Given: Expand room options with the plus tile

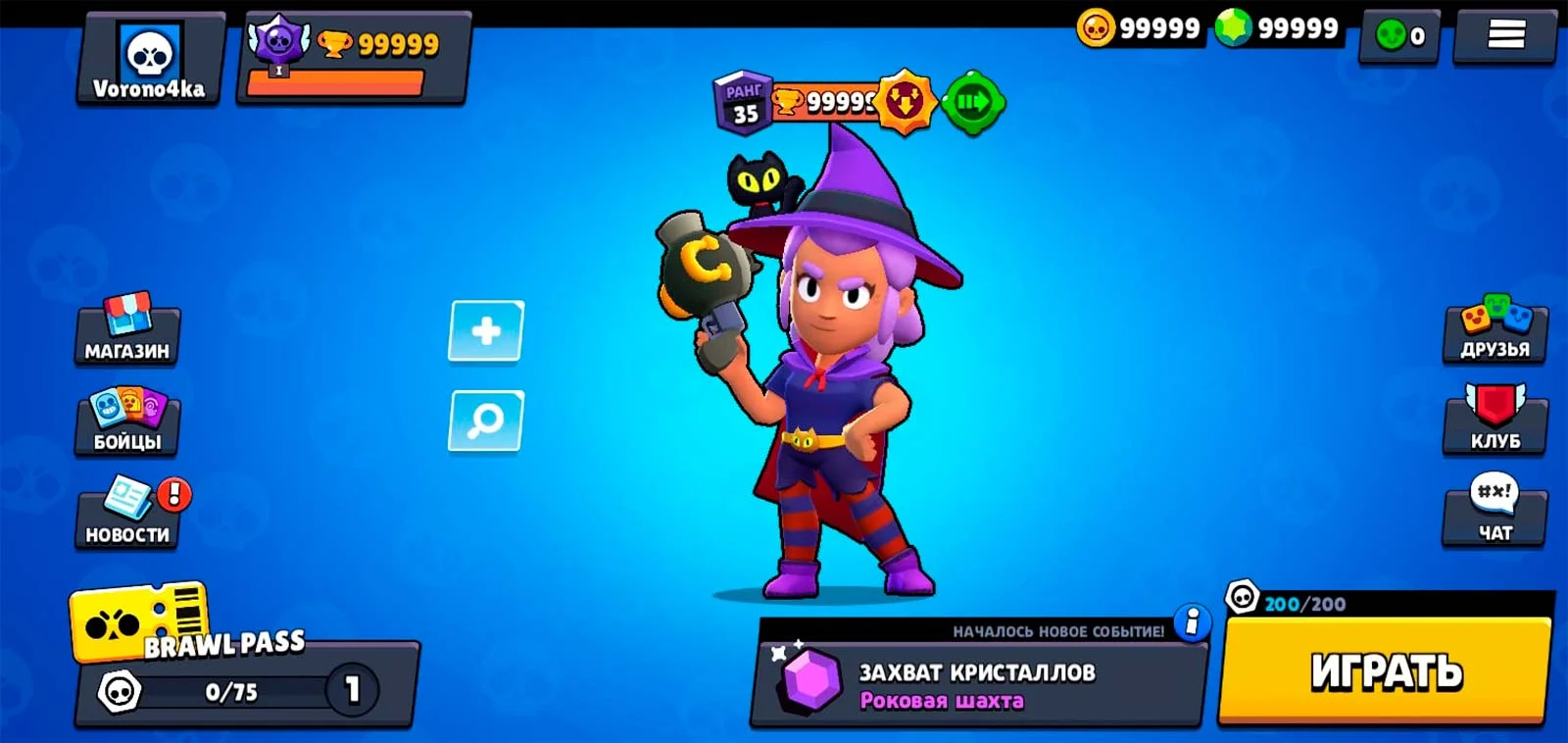Looking at the screenshot, I should 485,331.
